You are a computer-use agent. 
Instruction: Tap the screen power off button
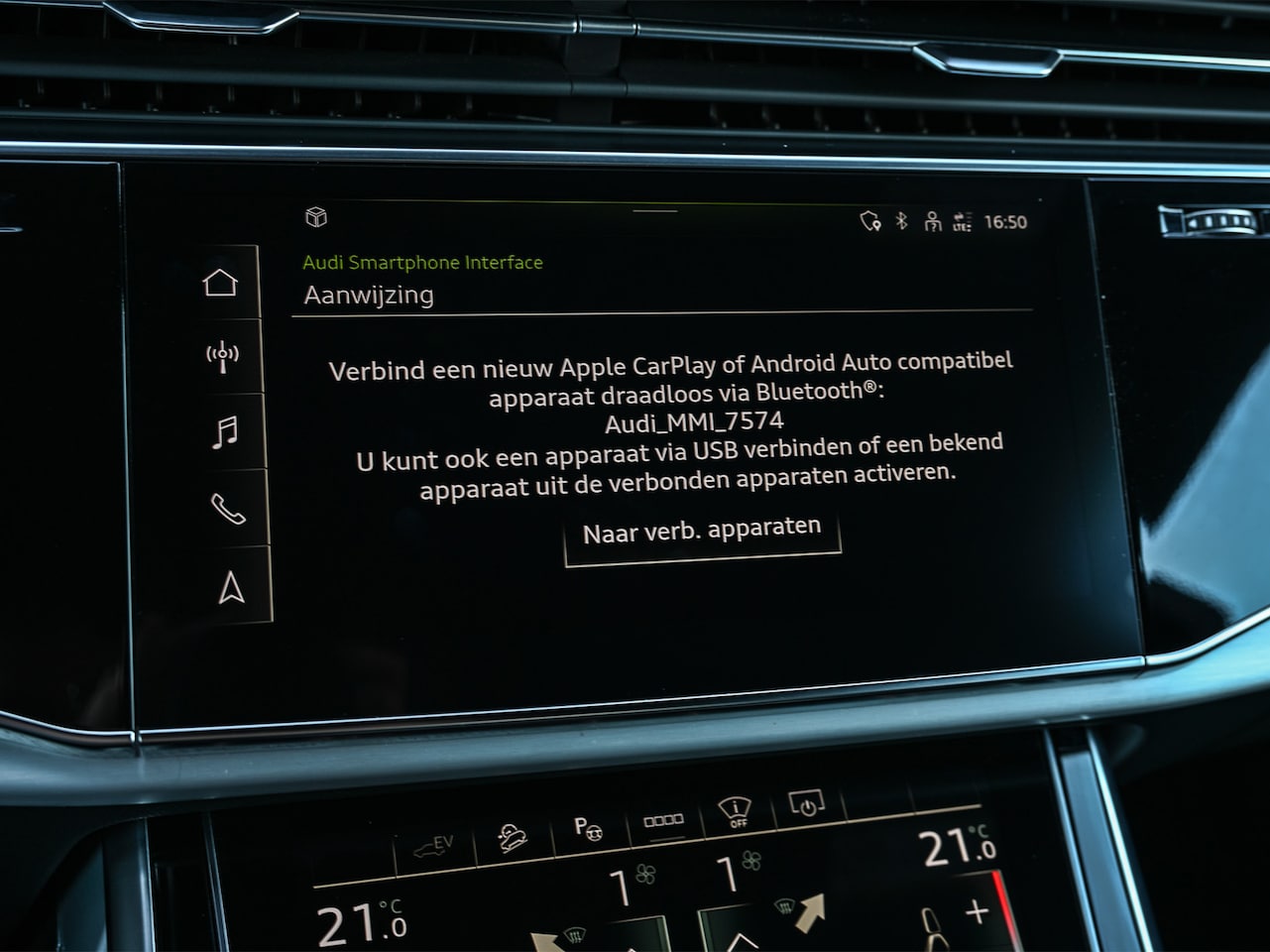click(804, 804)
